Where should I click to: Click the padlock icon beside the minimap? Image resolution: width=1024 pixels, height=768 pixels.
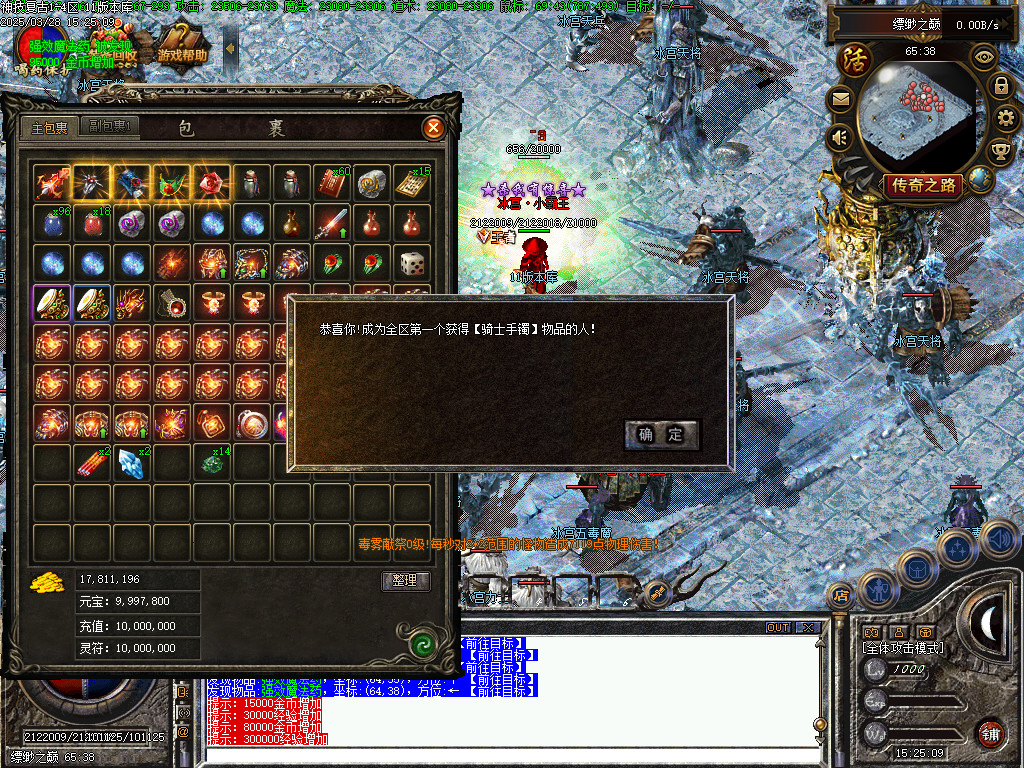point(1000,86)
